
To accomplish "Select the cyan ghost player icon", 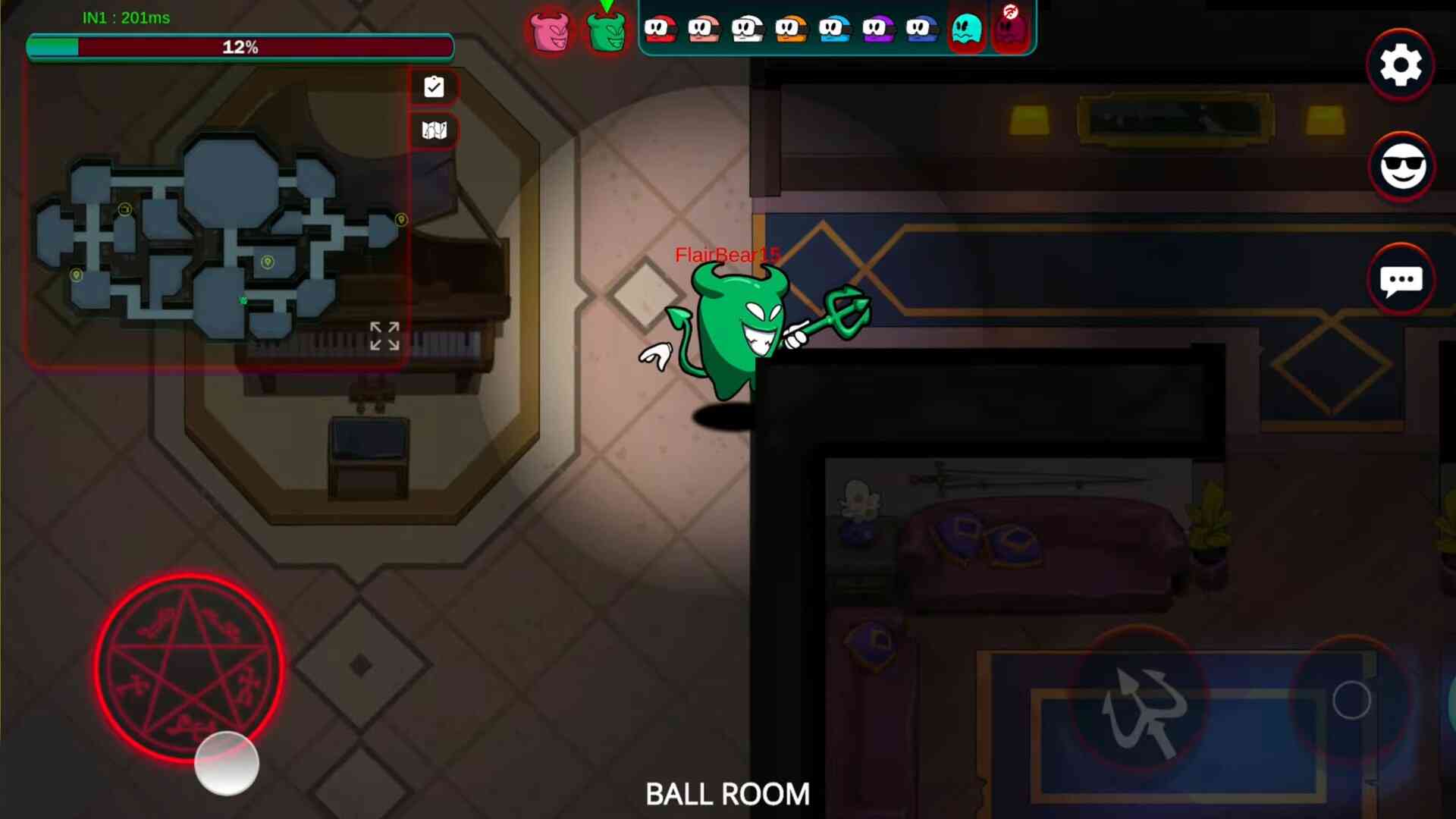I will (x=966, y=30).
